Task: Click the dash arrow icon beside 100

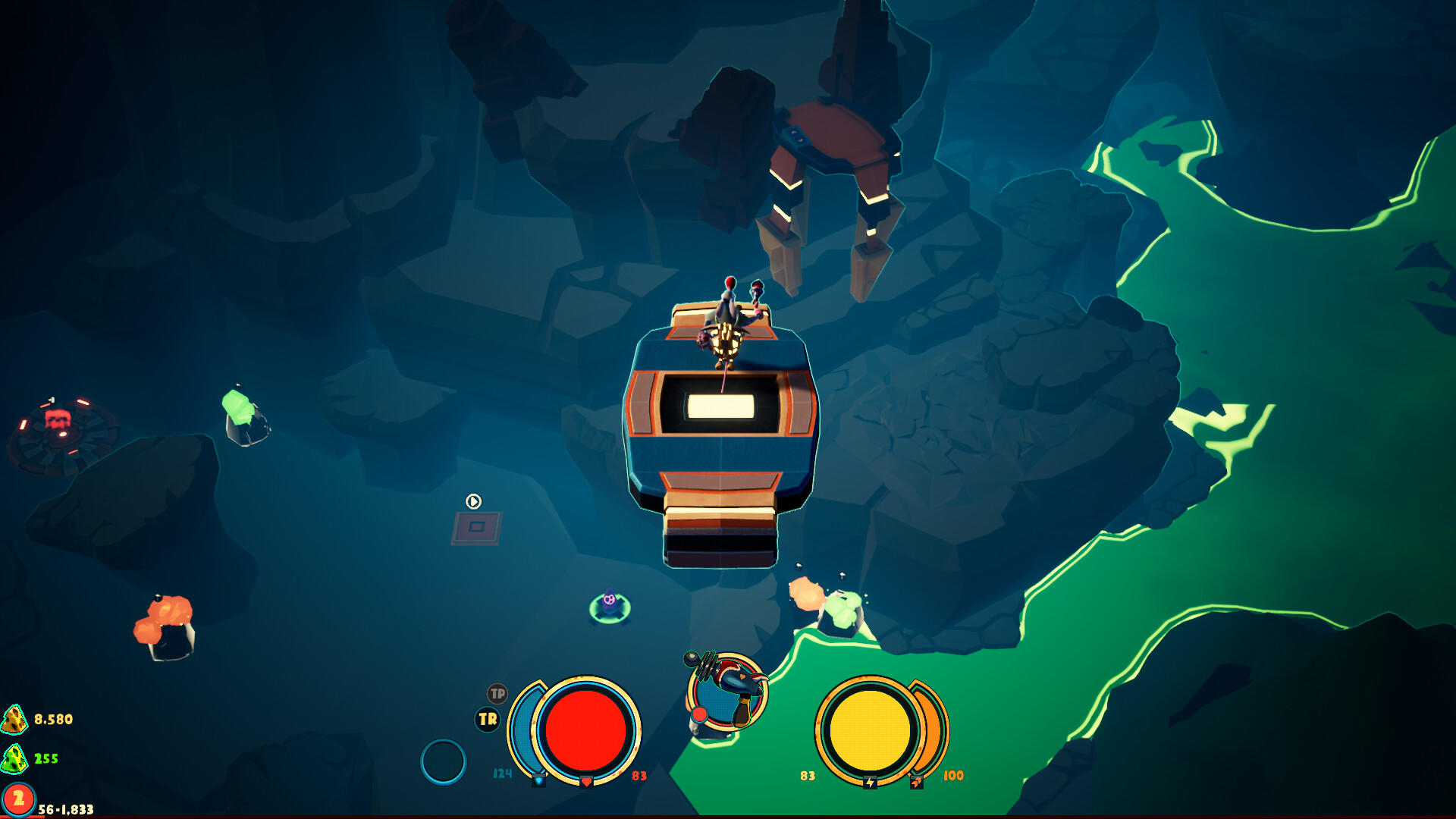Action: [916, 782]
